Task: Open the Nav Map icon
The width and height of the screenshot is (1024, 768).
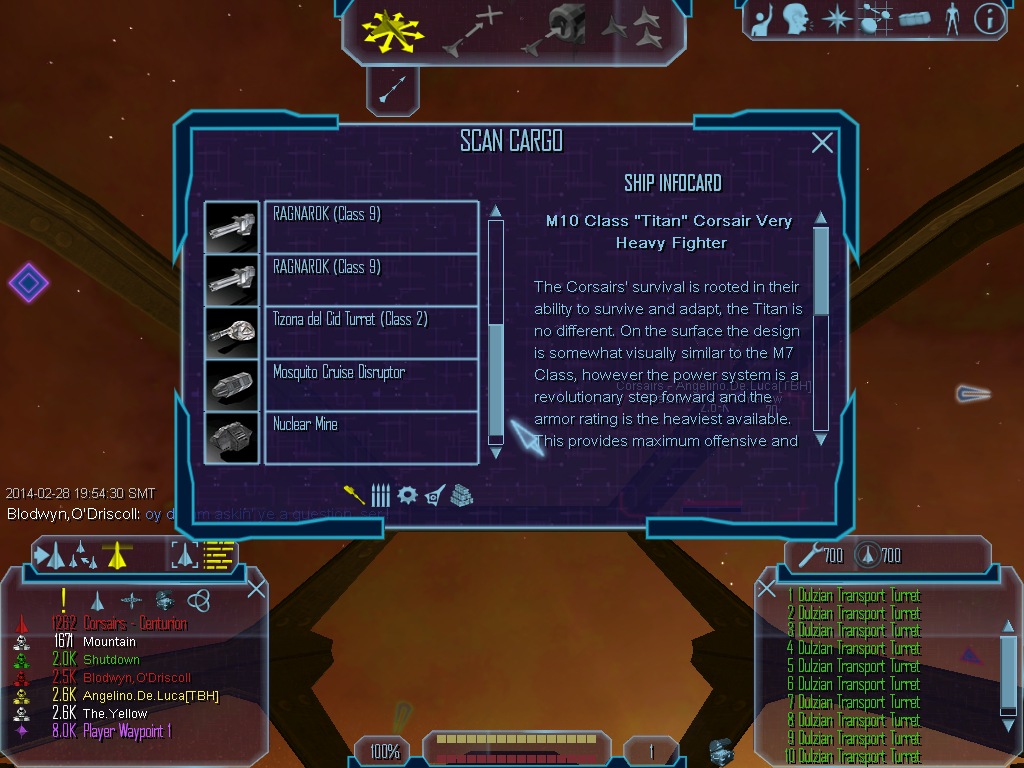Action: pyautogui.click(x=874, y=18)
